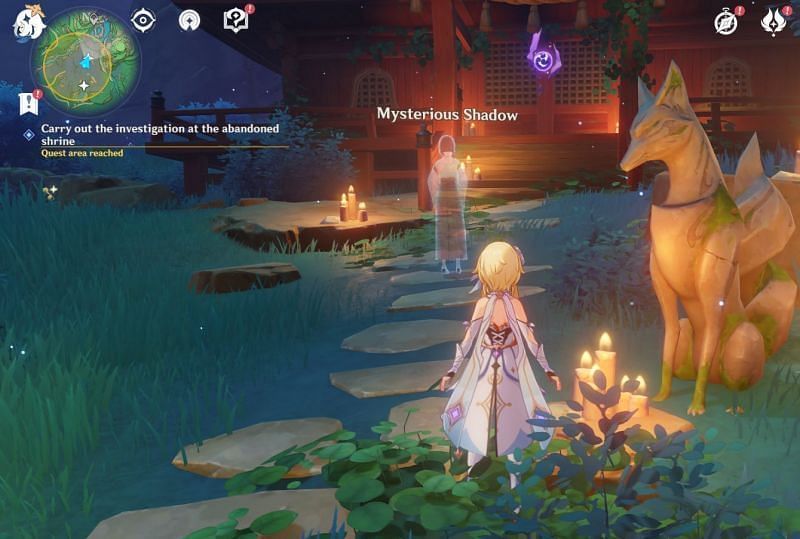Viewport: 800px width, 539px height.
Task: Open the quest journal bookmark icon
Action: 27,102
